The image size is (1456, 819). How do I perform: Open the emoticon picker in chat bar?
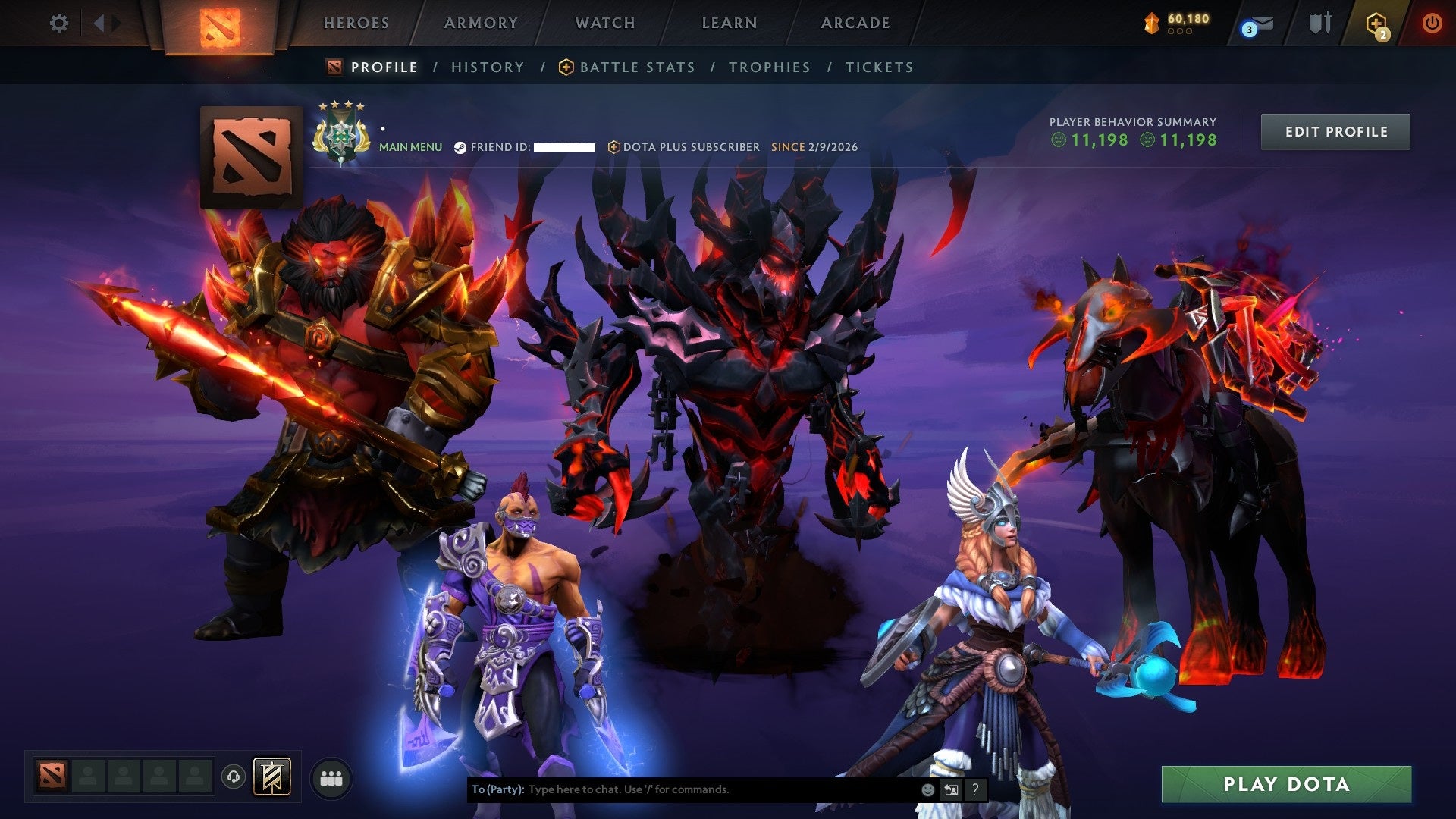927,789
